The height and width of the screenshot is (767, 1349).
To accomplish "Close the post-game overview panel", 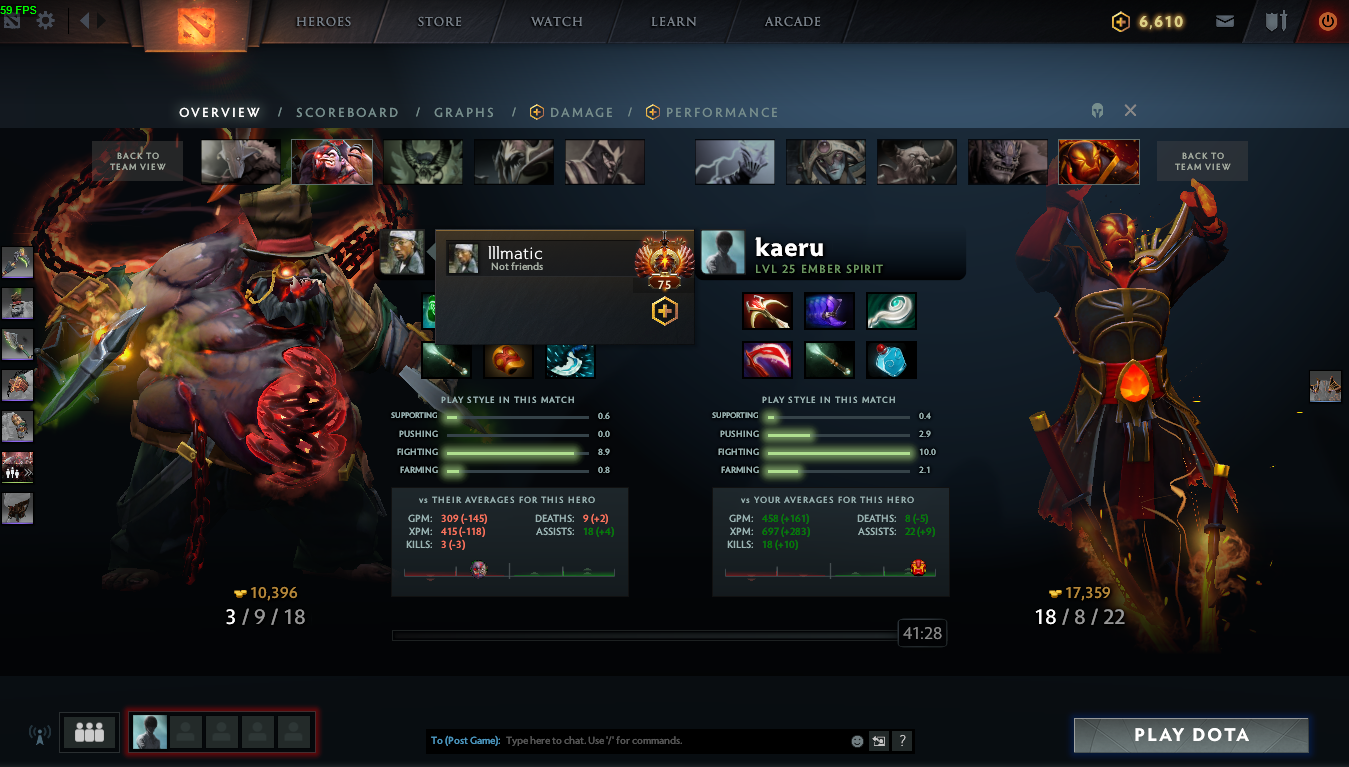I will pos(1130,111).
